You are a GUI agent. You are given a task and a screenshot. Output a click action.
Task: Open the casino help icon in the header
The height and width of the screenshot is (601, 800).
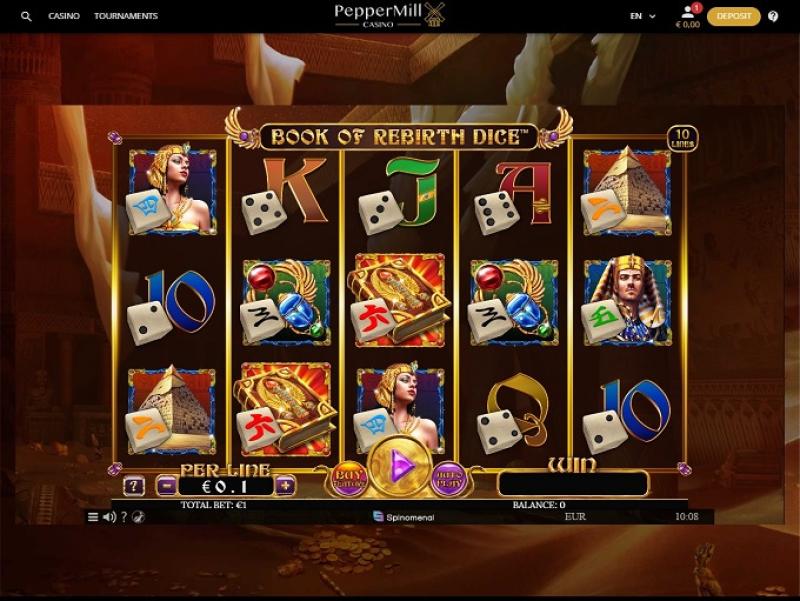click(773, 16)
